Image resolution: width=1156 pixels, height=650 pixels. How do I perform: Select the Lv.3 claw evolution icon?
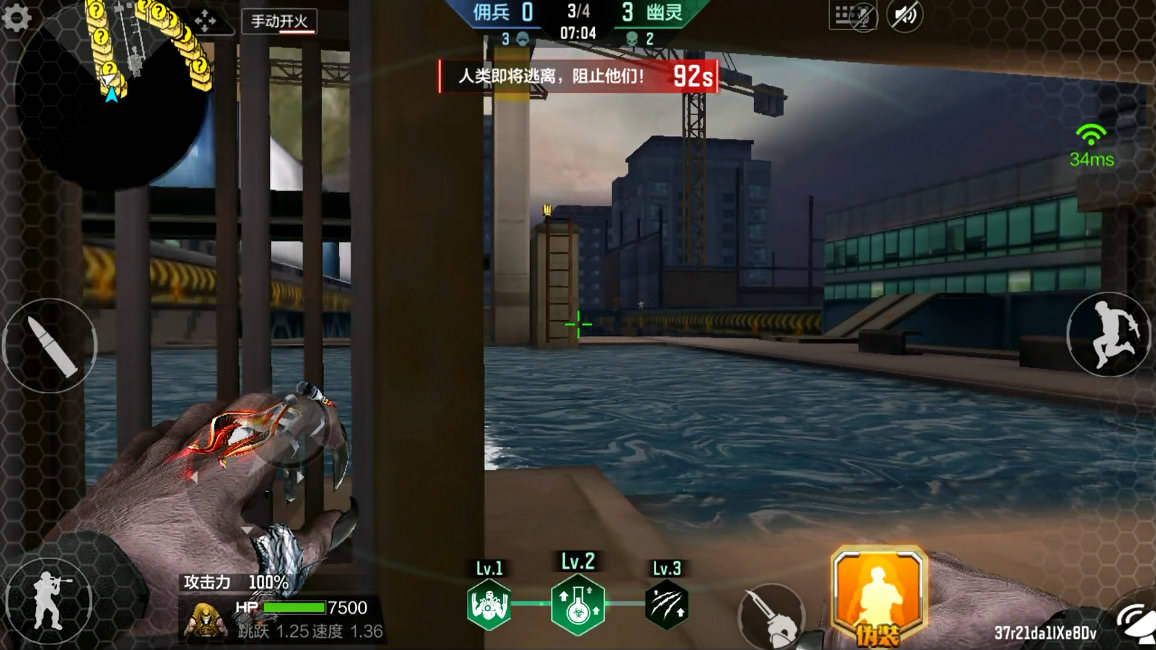click(x=666, y=604)
